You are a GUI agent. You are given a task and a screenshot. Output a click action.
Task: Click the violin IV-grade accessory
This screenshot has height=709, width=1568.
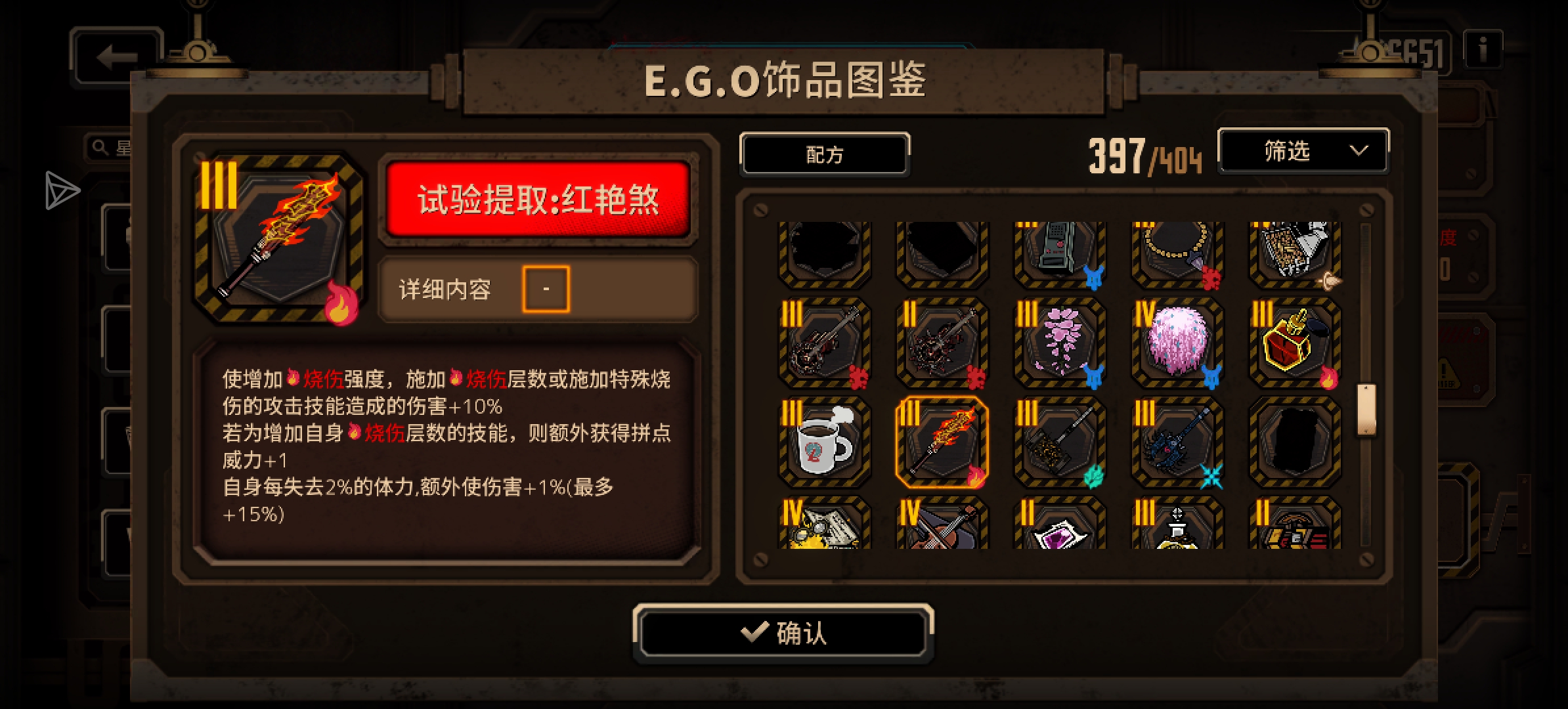click(x=942, y=532)
